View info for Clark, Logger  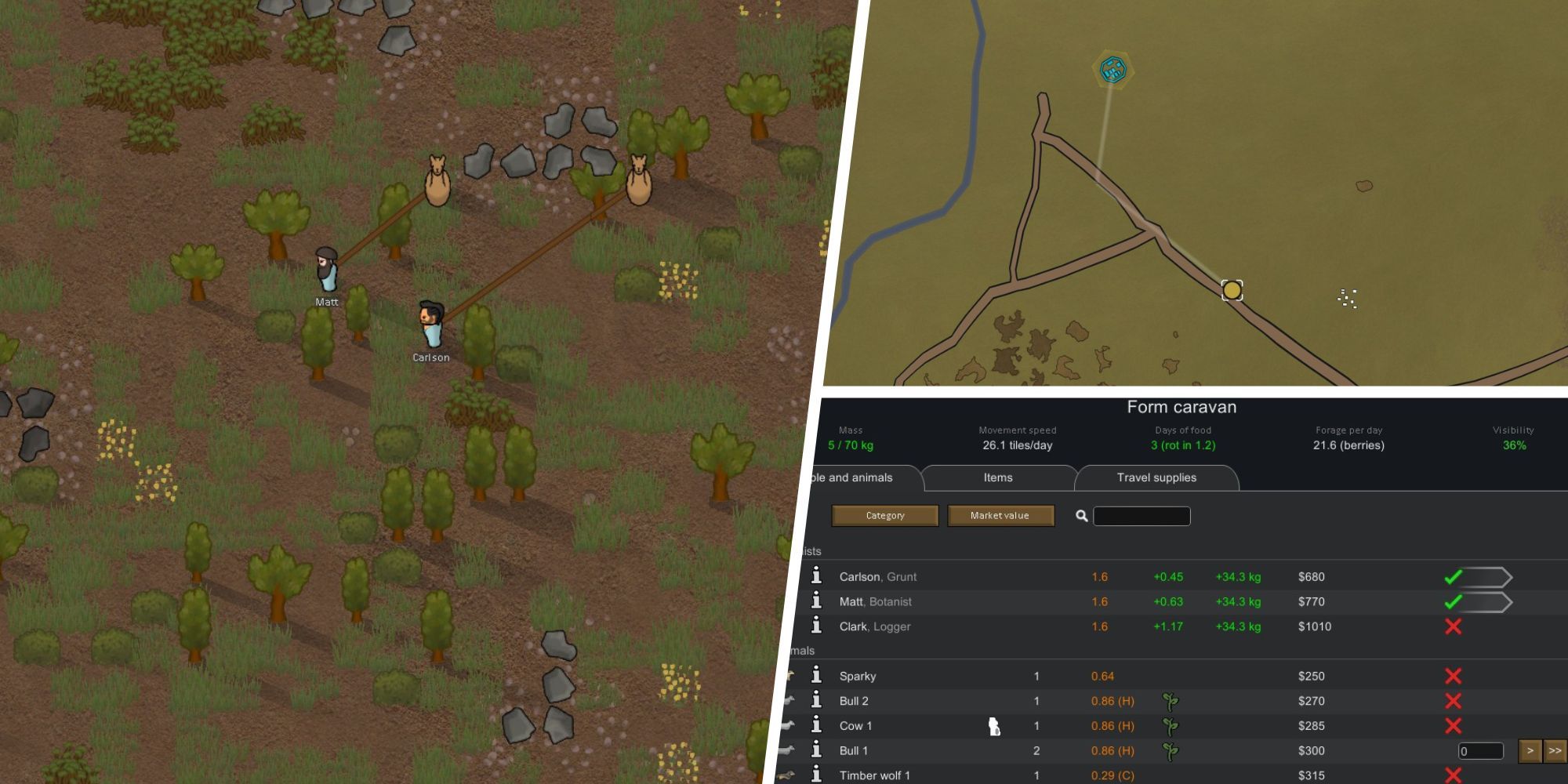(x=816, y=626)
